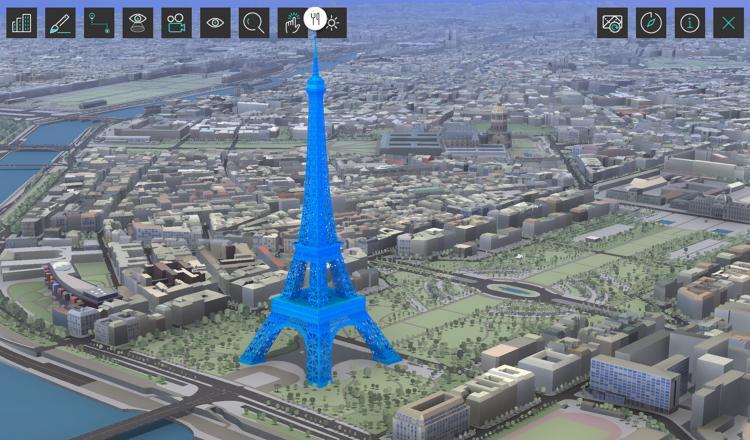750x440 pixels.
Task: Close the viewer with the X button
Action: coord(728,23)
